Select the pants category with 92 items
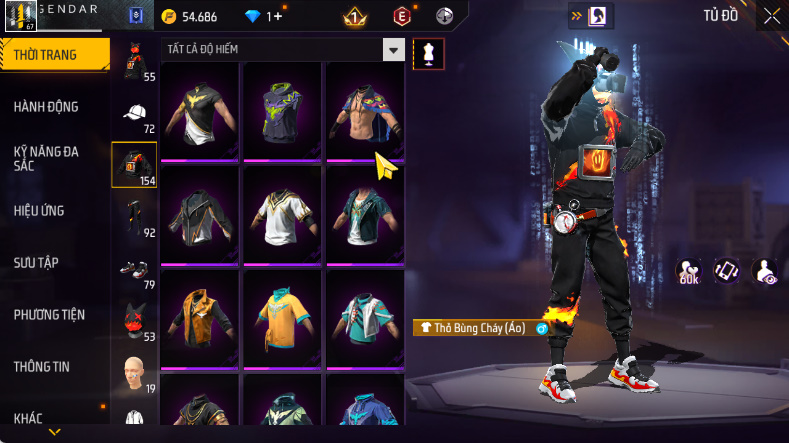Image resolution: width=789 pixels, height=443 pixels. 134,218
